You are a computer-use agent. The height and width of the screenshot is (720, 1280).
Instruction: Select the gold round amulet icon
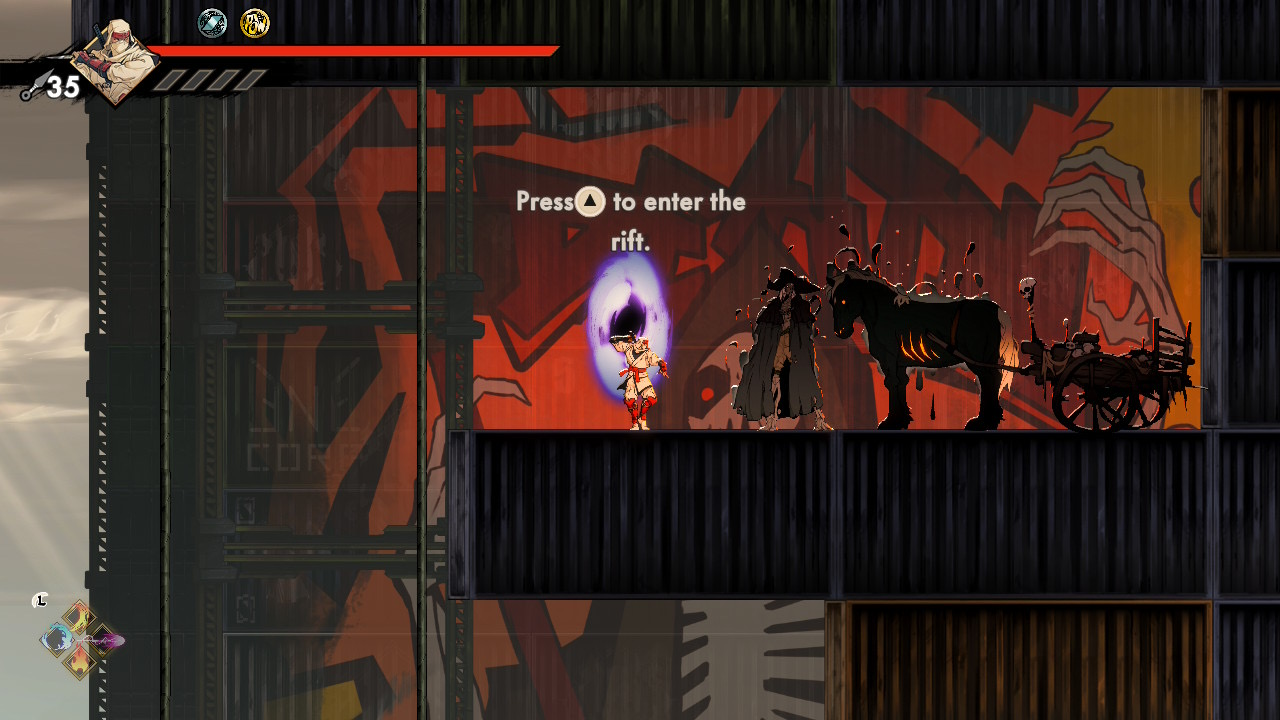click(255, 23)
